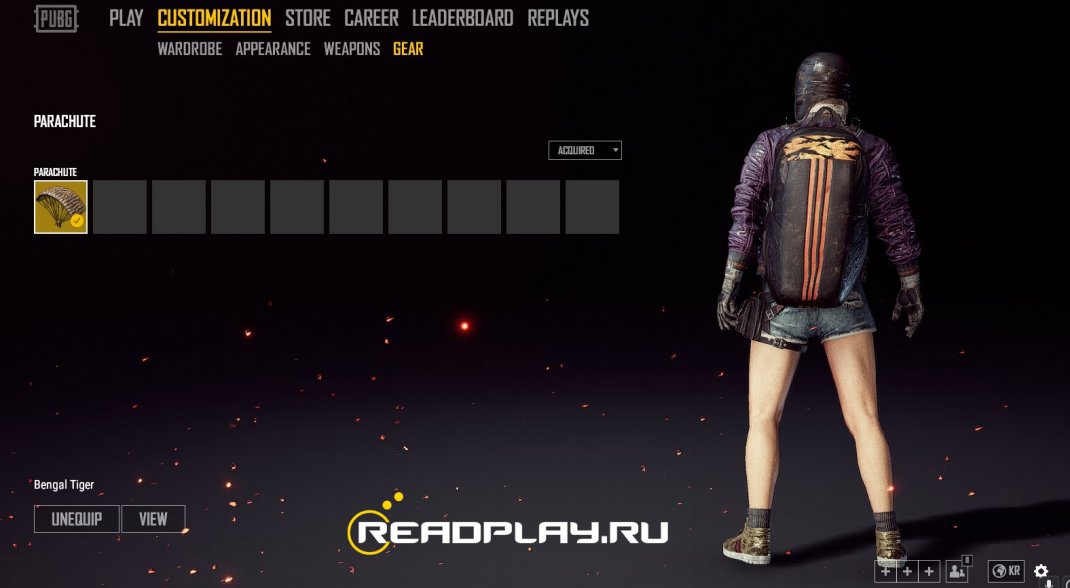Open the Career menu

(371, 18)
